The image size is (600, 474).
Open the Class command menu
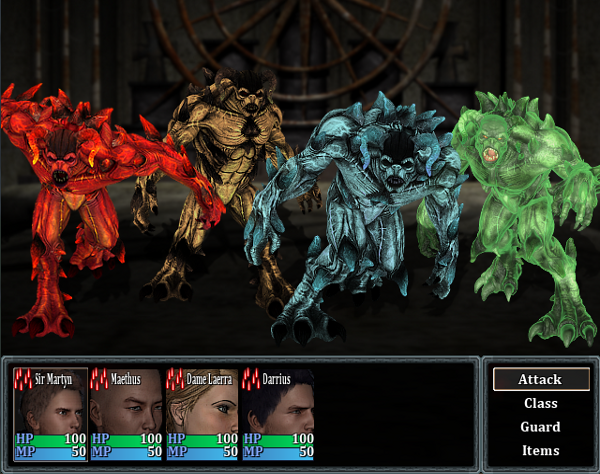540,404
